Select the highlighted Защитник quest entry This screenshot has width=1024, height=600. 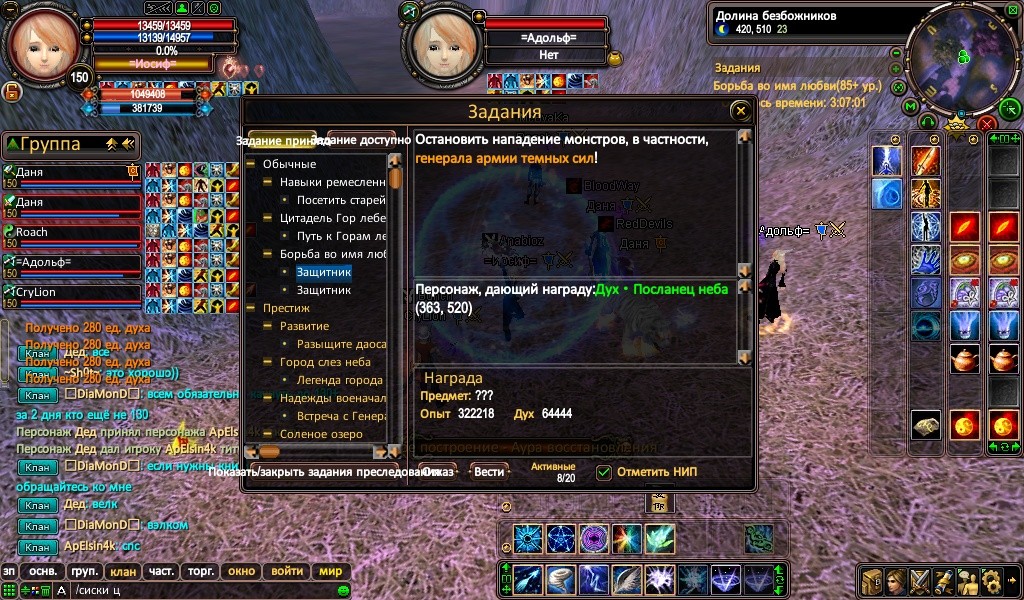point(323,271)
